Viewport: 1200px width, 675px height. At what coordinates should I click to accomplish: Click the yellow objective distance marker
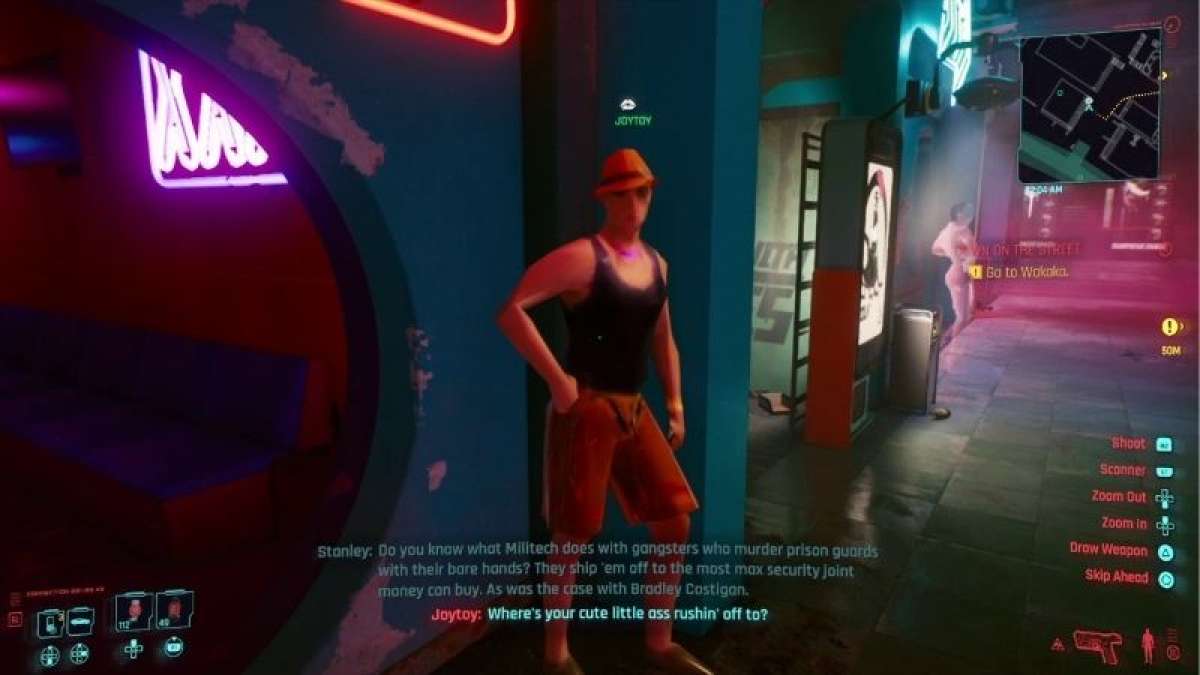pos(1168,327)
